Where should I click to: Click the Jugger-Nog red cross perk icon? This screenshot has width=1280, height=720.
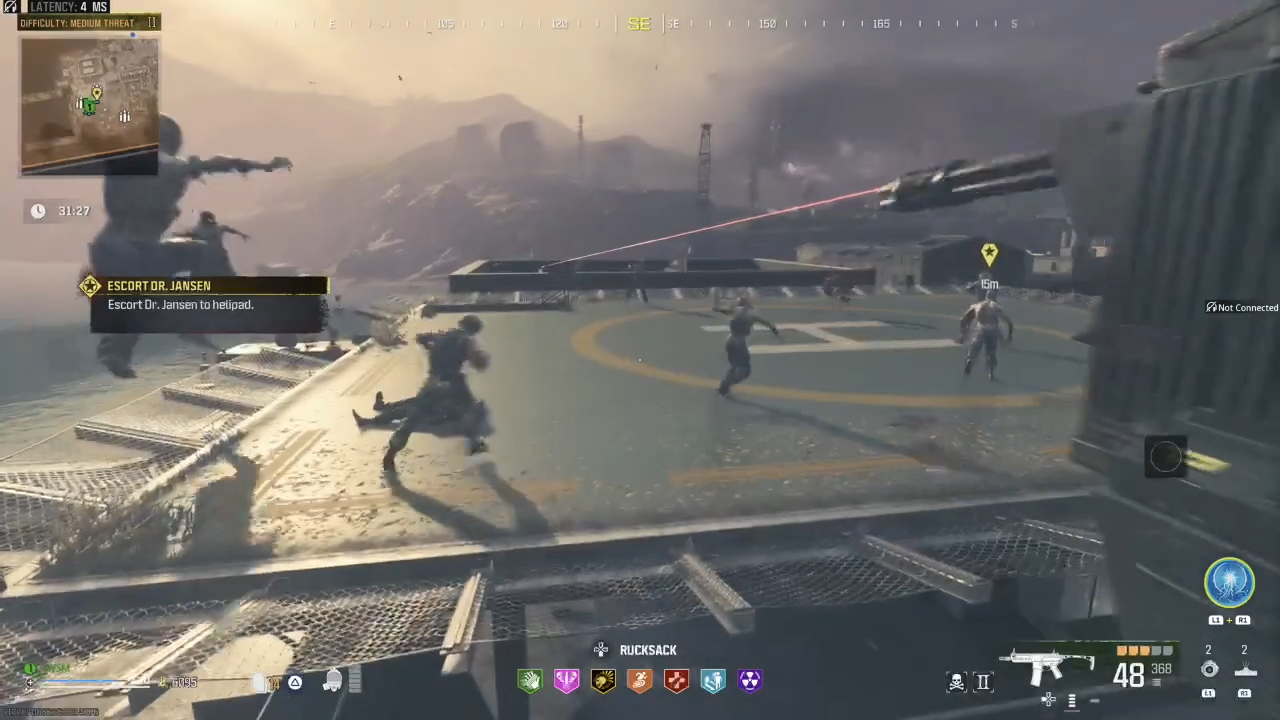676,681
